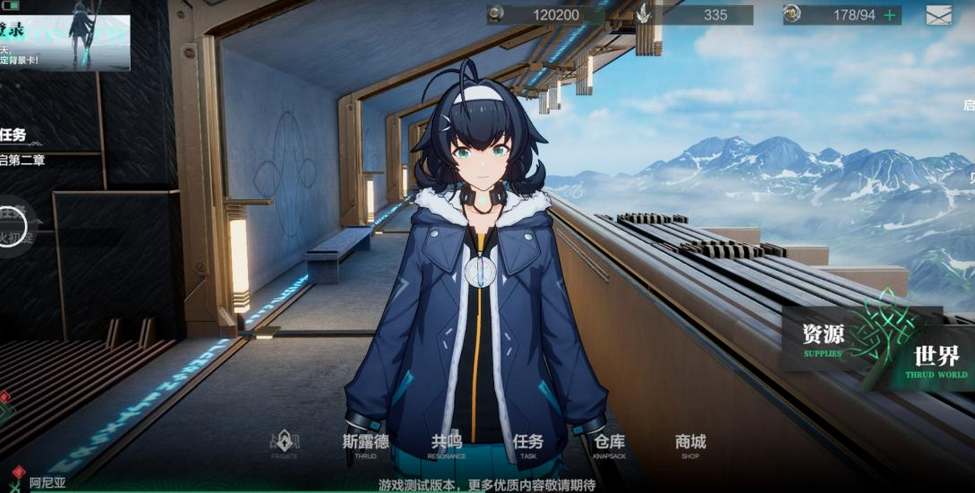Open the 仓库 Knapsack inventory
Screen dimensions: 975x493
point(609,445)
